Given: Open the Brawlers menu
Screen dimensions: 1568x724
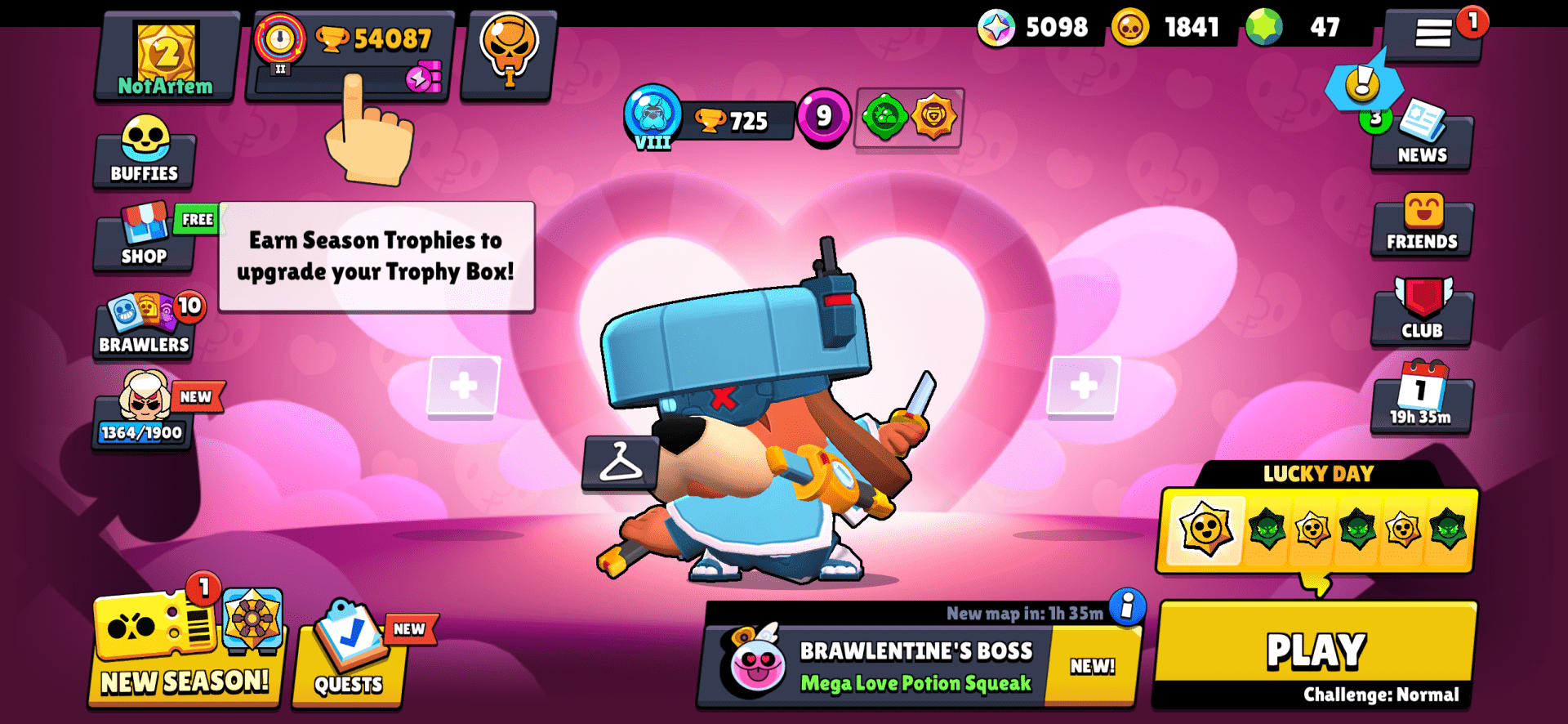Looking at the screenshot, I should 144,327.
